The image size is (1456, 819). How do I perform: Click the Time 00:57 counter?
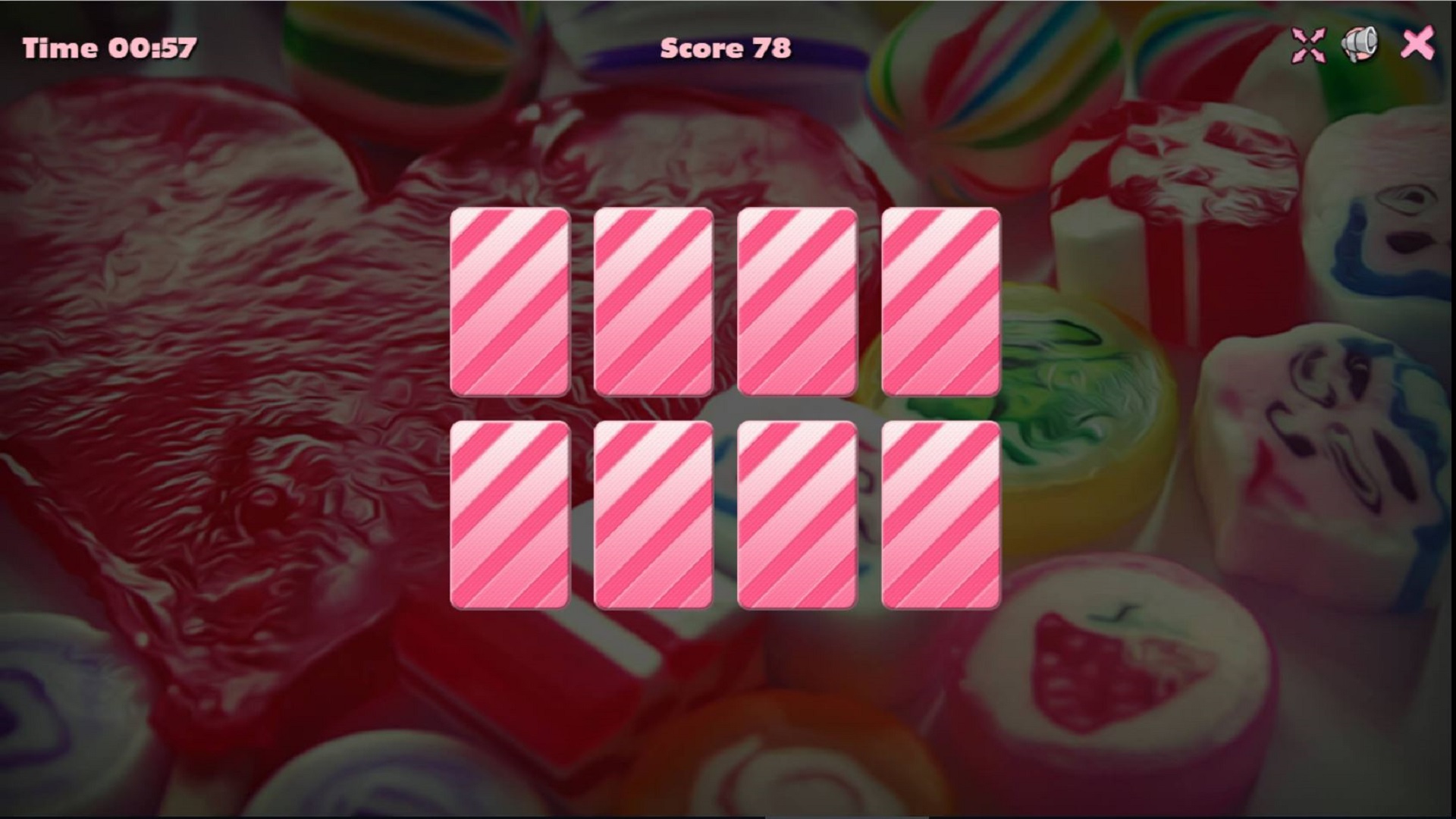[108, 48]
